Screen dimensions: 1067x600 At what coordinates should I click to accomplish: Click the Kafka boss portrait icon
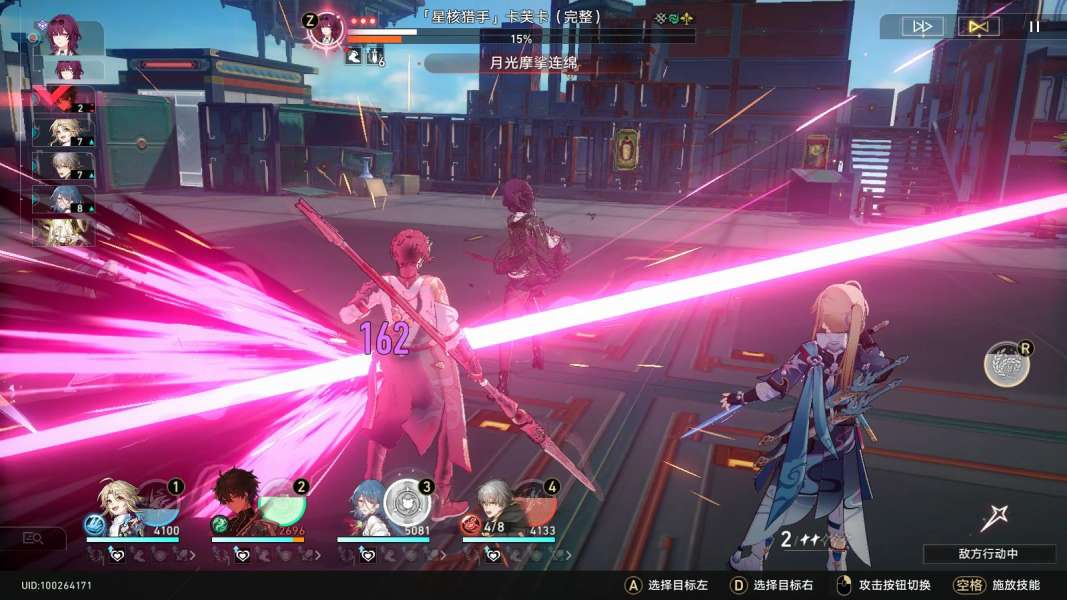click(325, 28)
